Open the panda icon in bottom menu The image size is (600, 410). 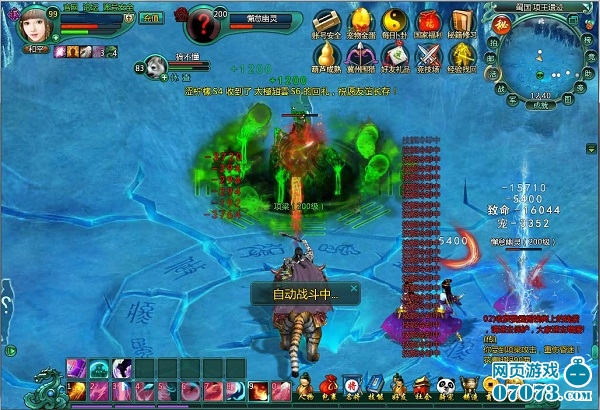point(447,382)
